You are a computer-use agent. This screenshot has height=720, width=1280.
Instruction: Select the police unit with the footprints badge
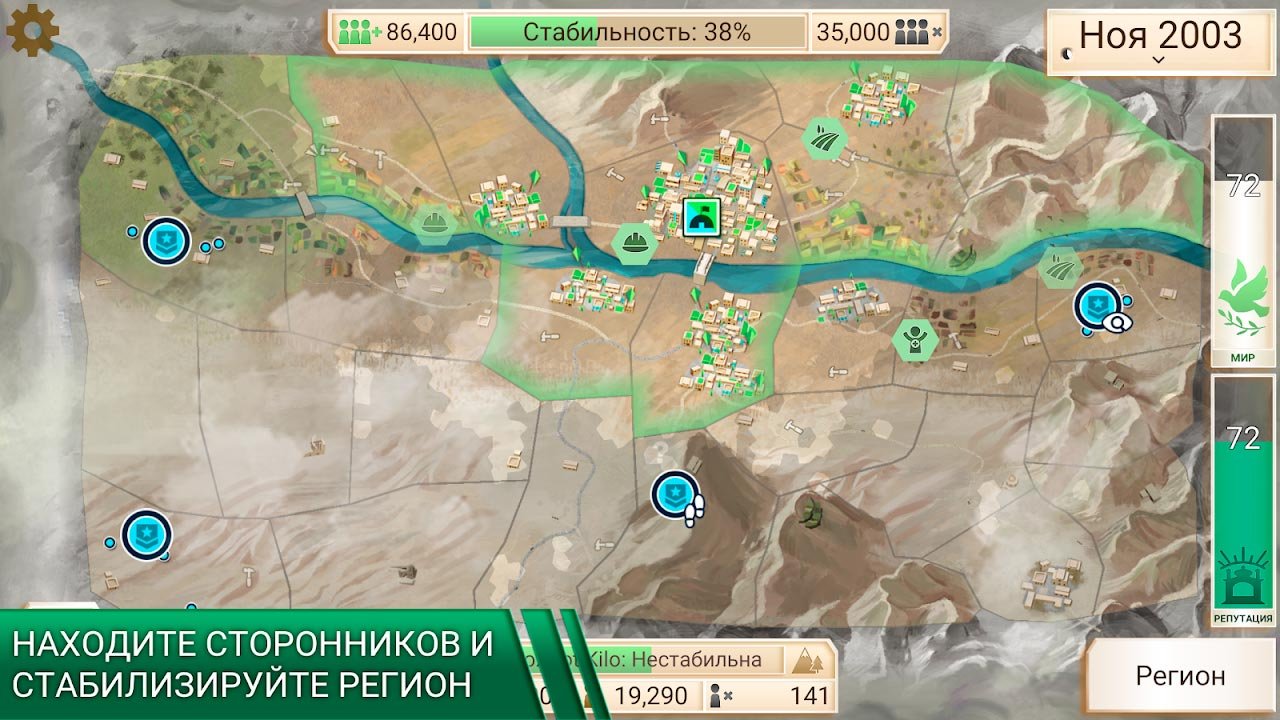point(675,495)
